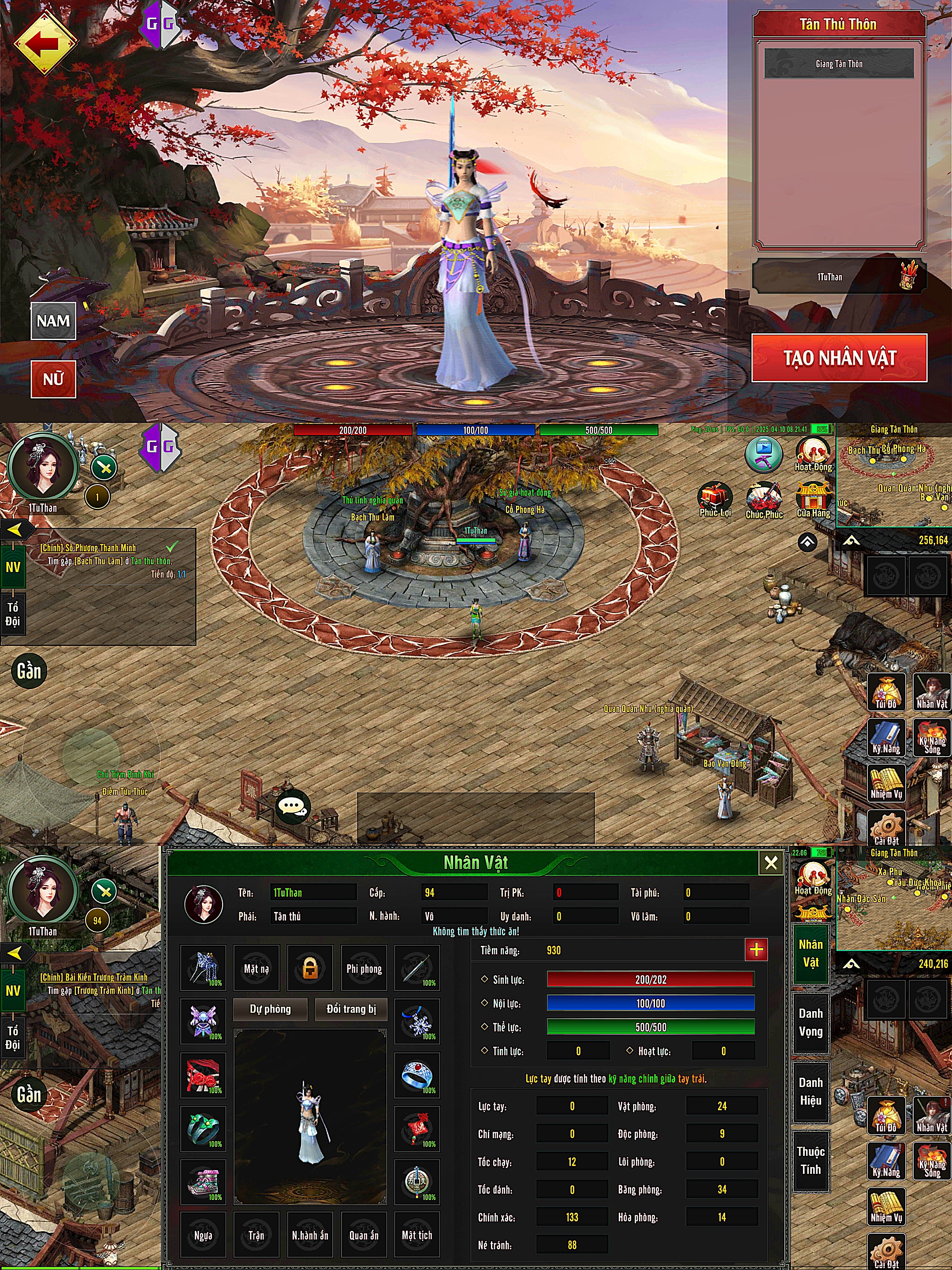This screenshot has width=952, height=1270.
Task: Close the Nhân Vật character window
Action: [x=771, y=863]
